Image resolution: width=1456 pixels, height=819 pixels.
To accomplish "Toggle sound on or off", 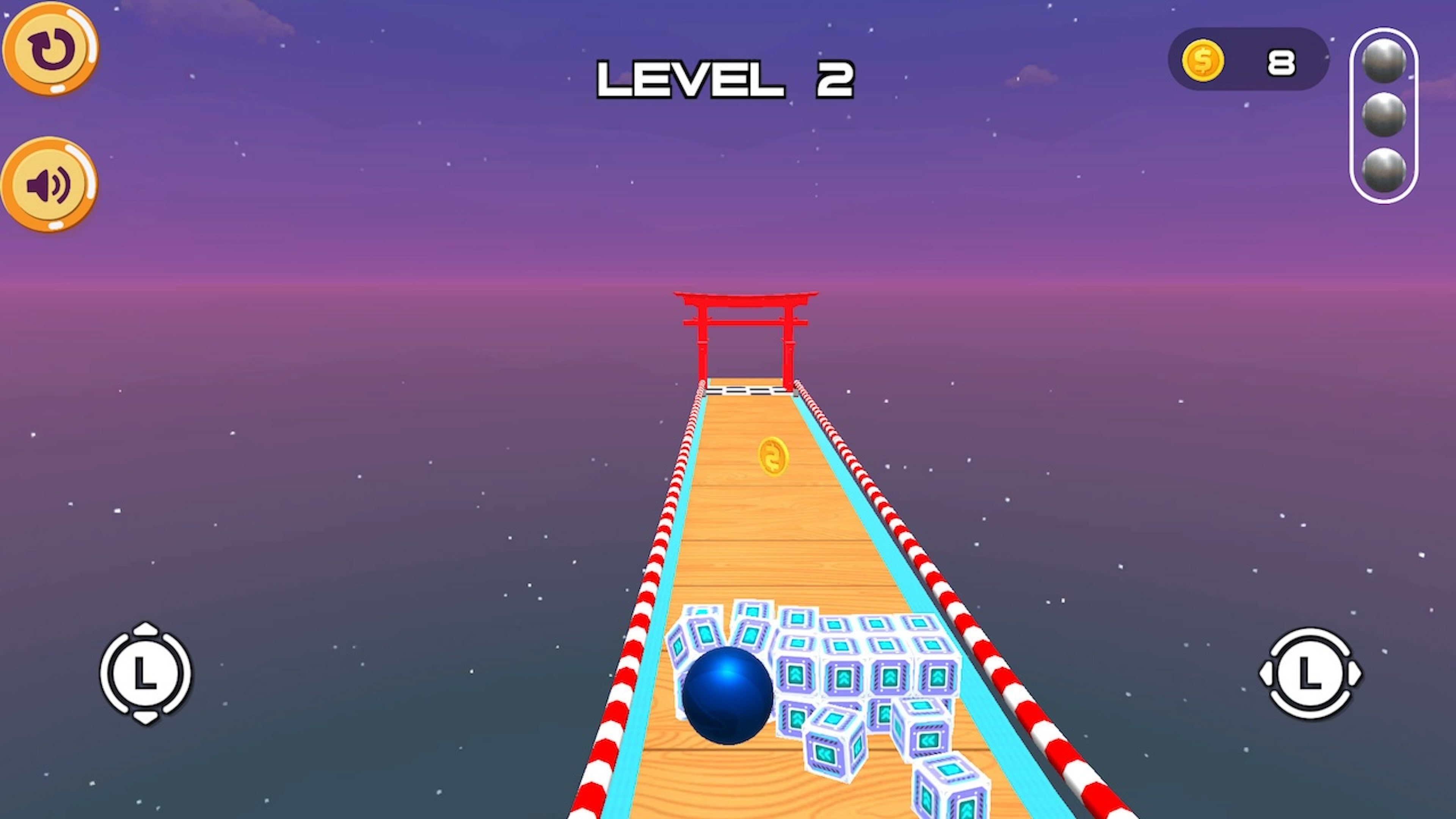I will [50, 185].
